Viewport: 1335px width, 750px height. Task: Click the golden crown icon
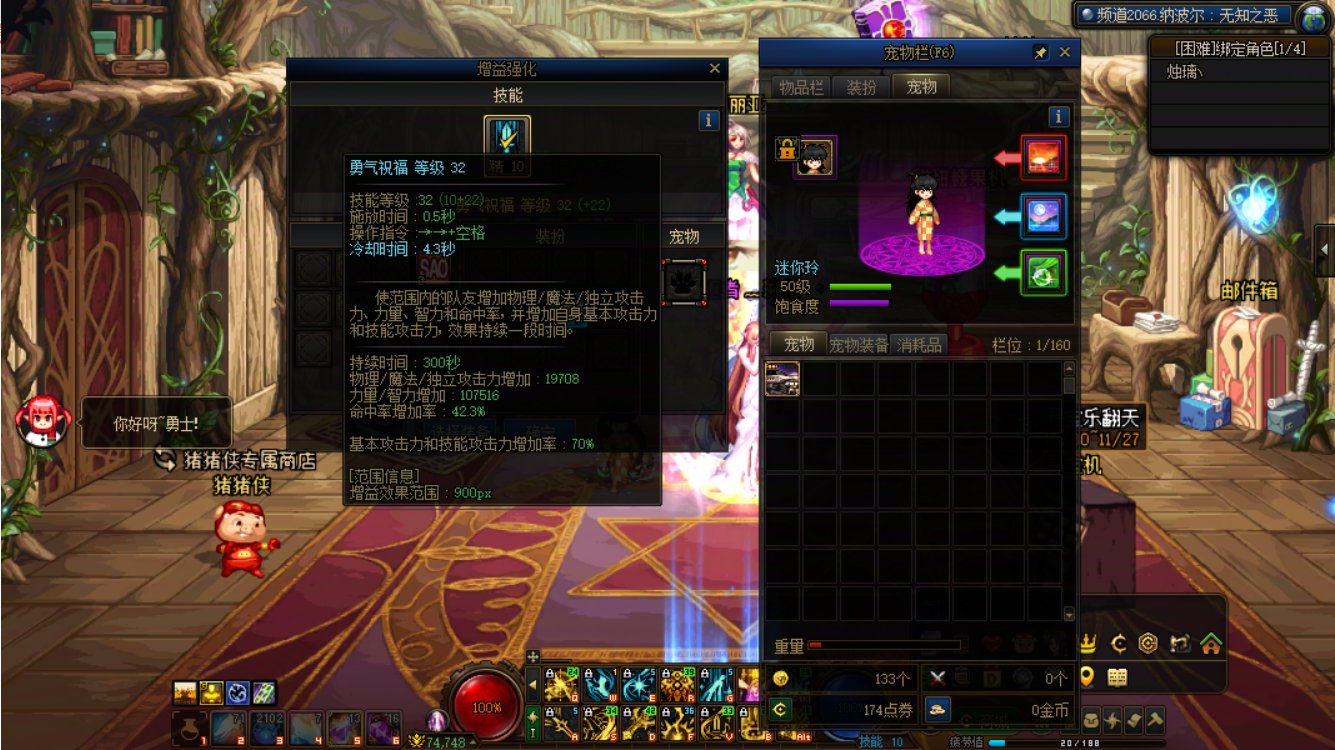(x=1088, y=643)
